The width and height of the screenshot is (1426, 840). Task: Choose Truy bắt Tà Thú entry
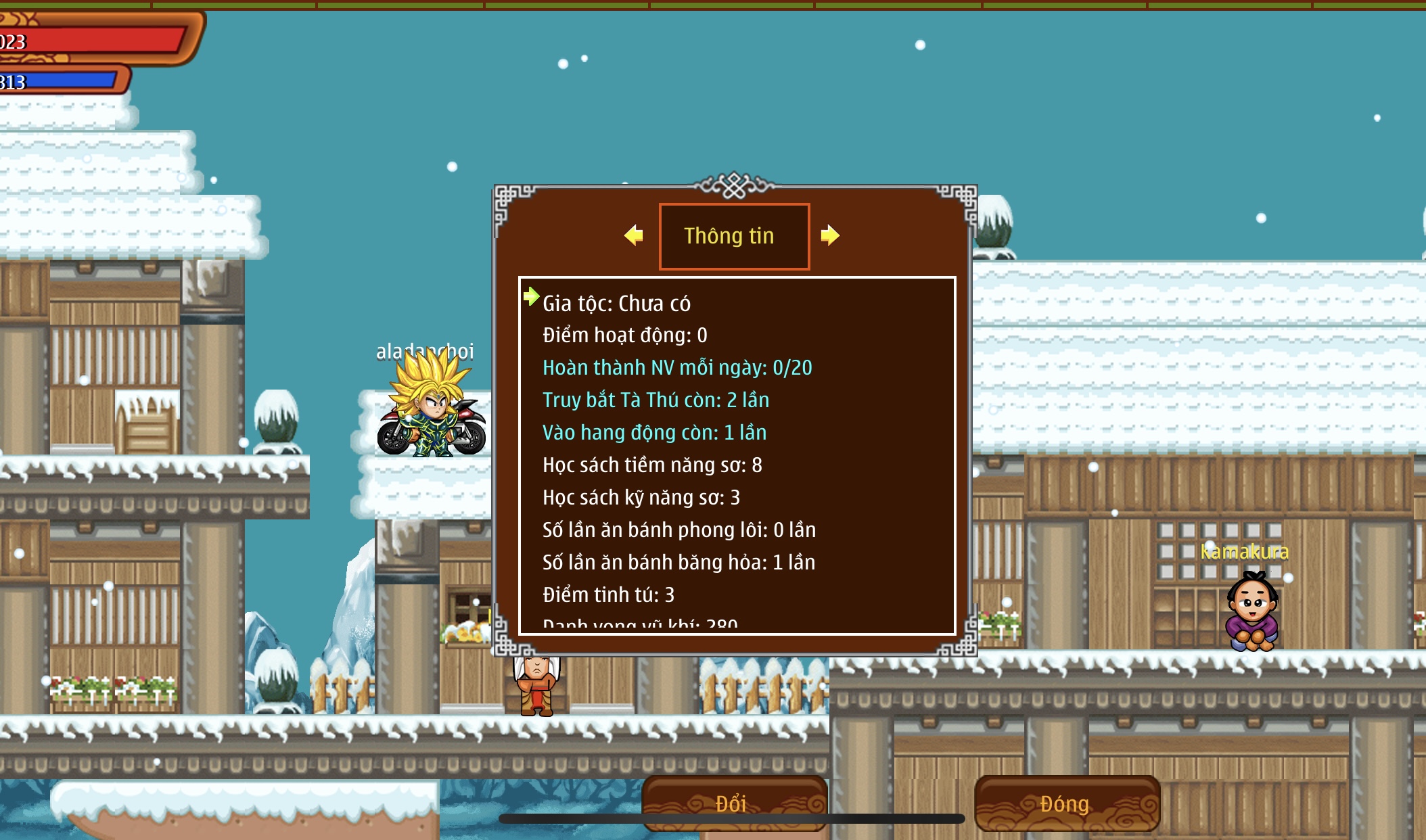655,400
